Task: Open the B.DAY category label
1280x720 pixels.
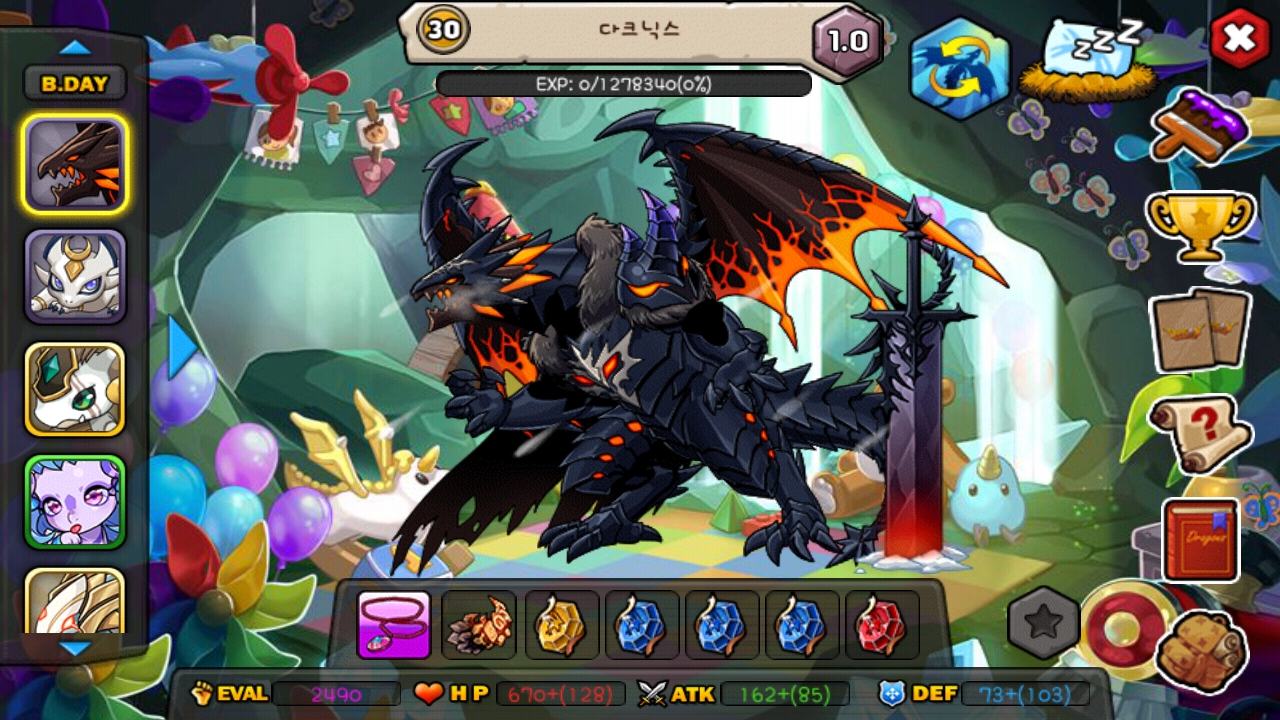Action: (75, 84)
